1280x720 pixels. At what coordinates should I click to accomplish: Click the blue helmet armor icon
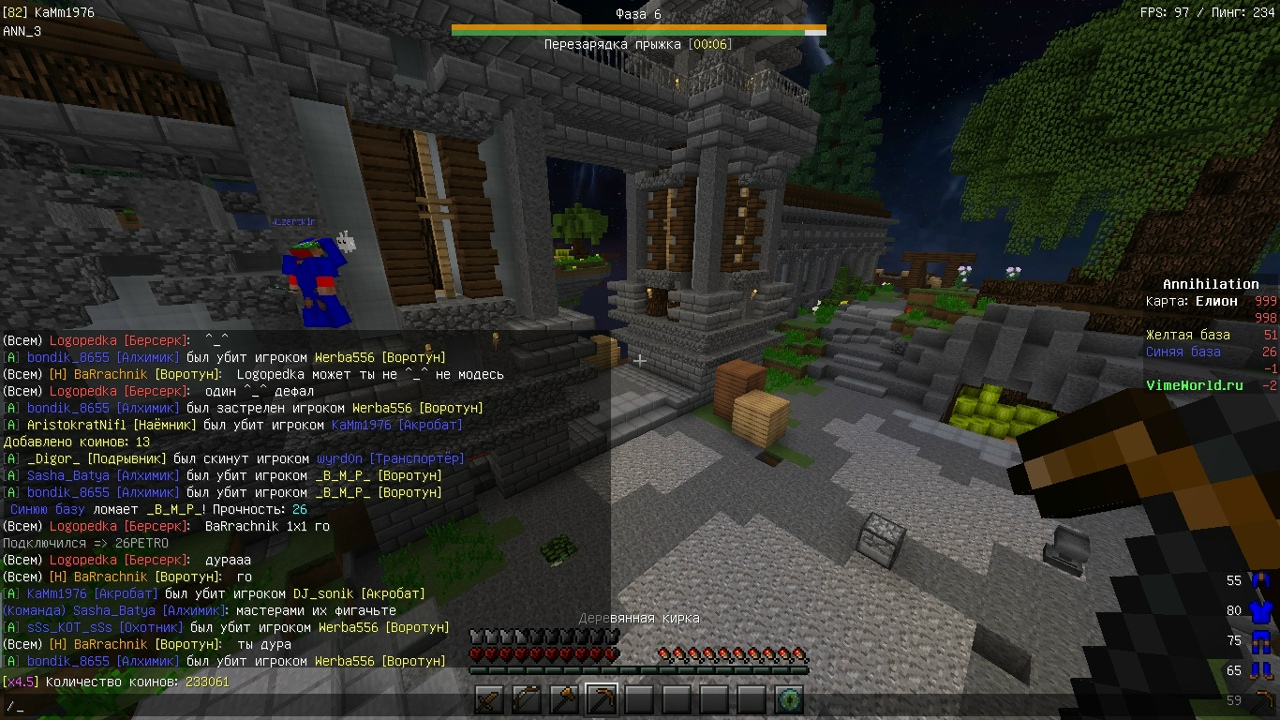coord(1261,581)
